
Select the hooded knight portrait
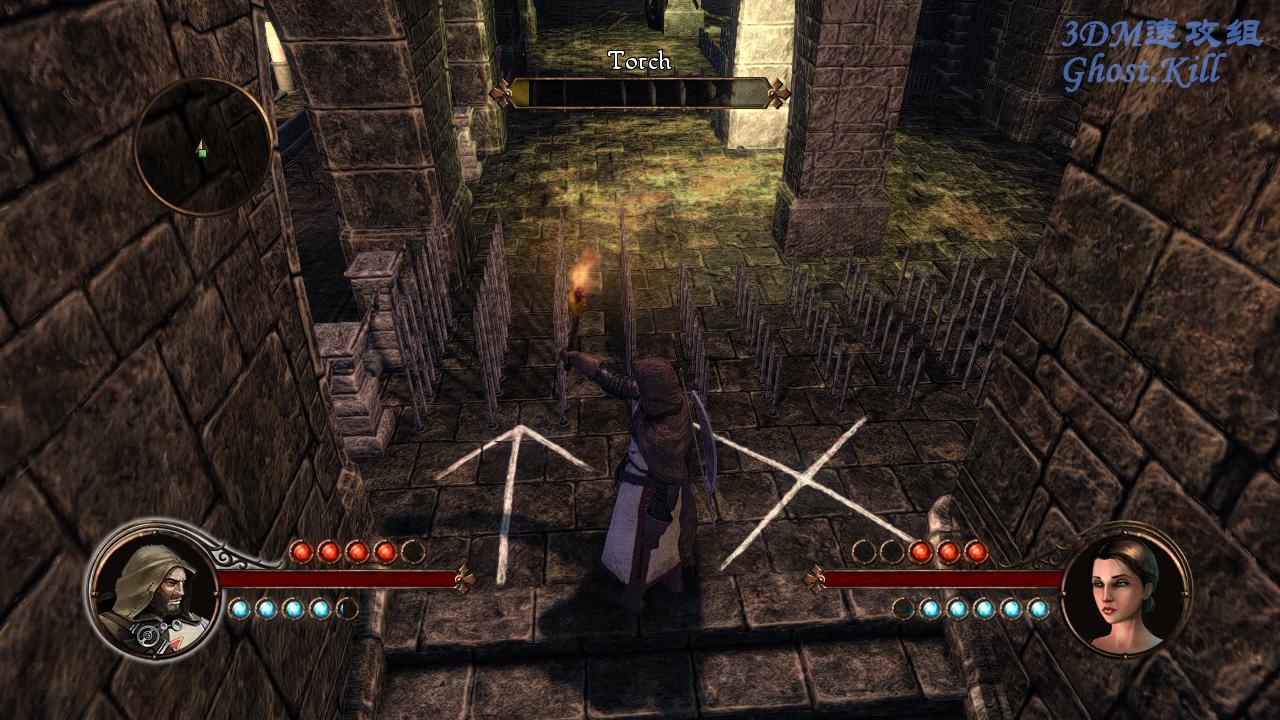click(x=153, y=590)
